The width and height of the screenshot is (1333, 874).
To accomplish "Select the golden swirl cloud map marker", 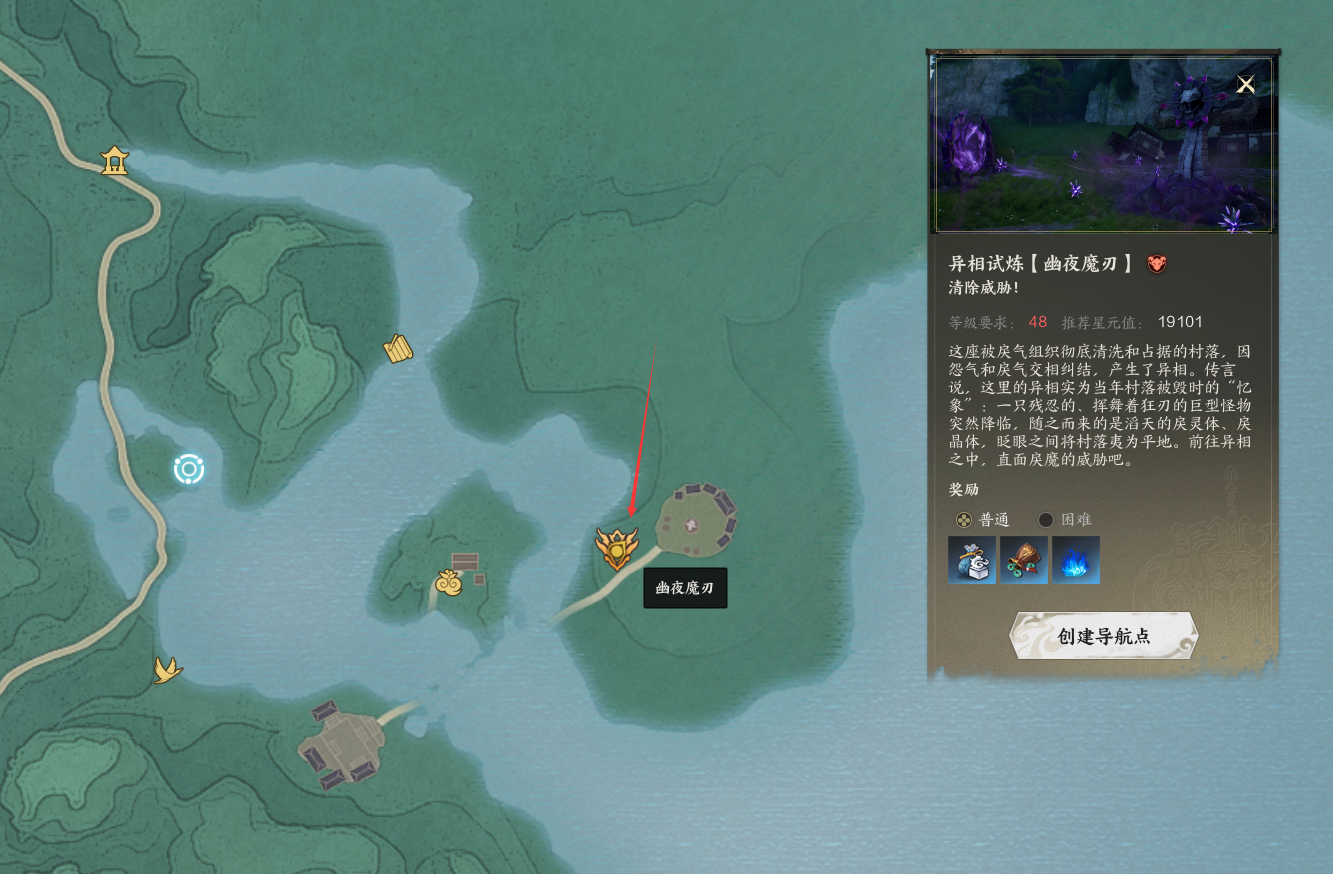I will pyautogui.click(x=449, y=582).
